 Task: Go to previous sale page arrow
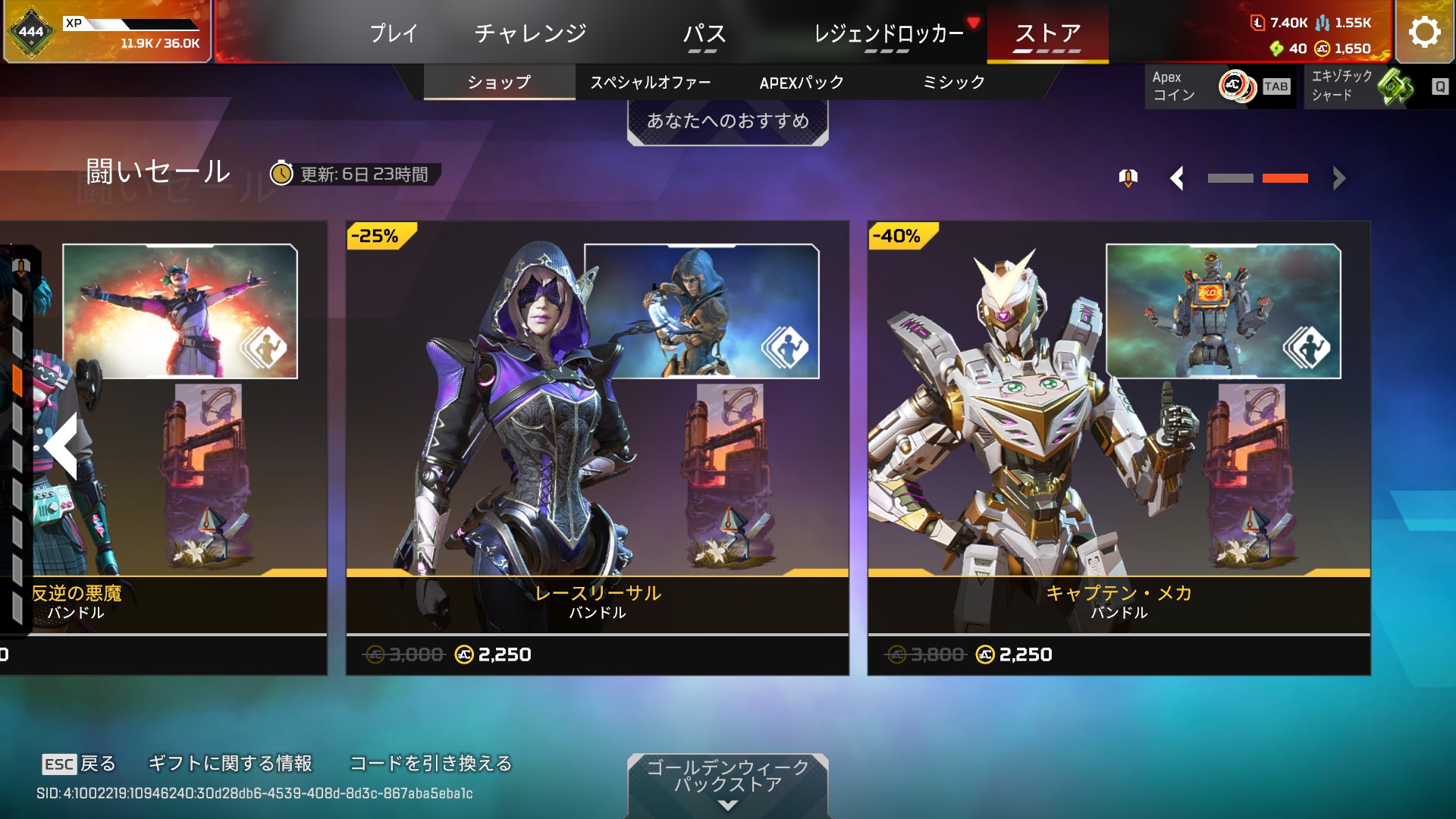[x=1177, y=178]
